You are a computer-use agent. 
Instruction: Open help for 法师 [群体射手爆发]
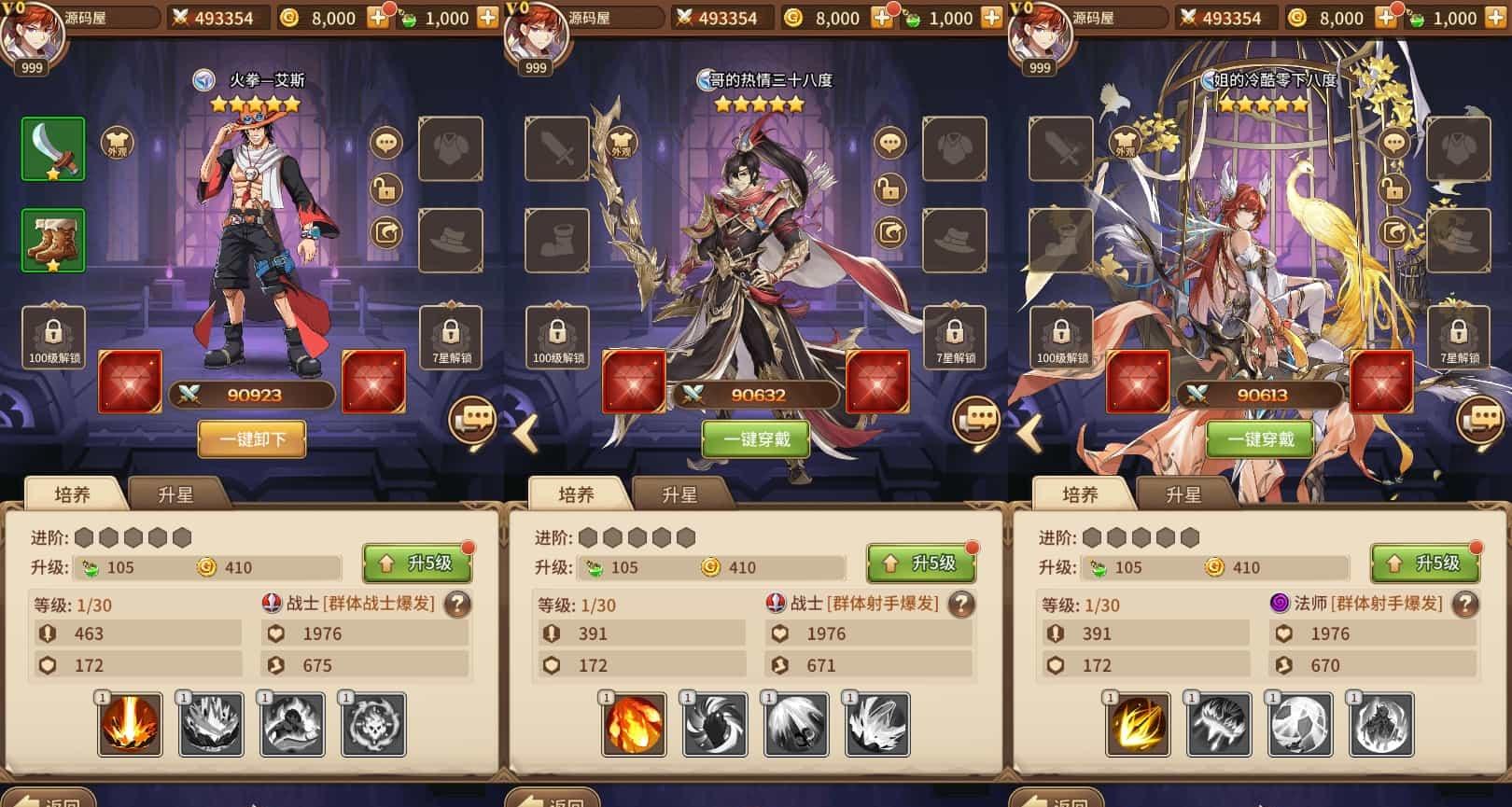pyautogui.click(x=1465, y=605)
